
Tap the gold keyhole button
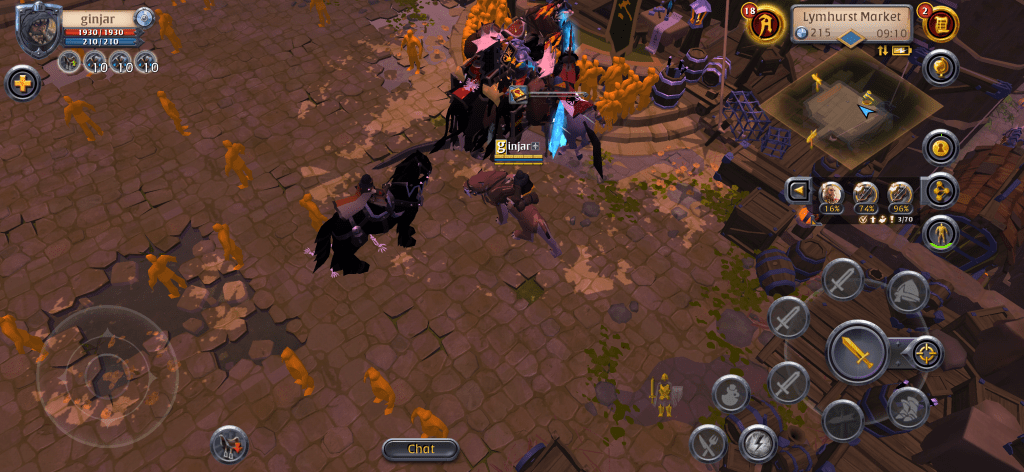(940, 147)
